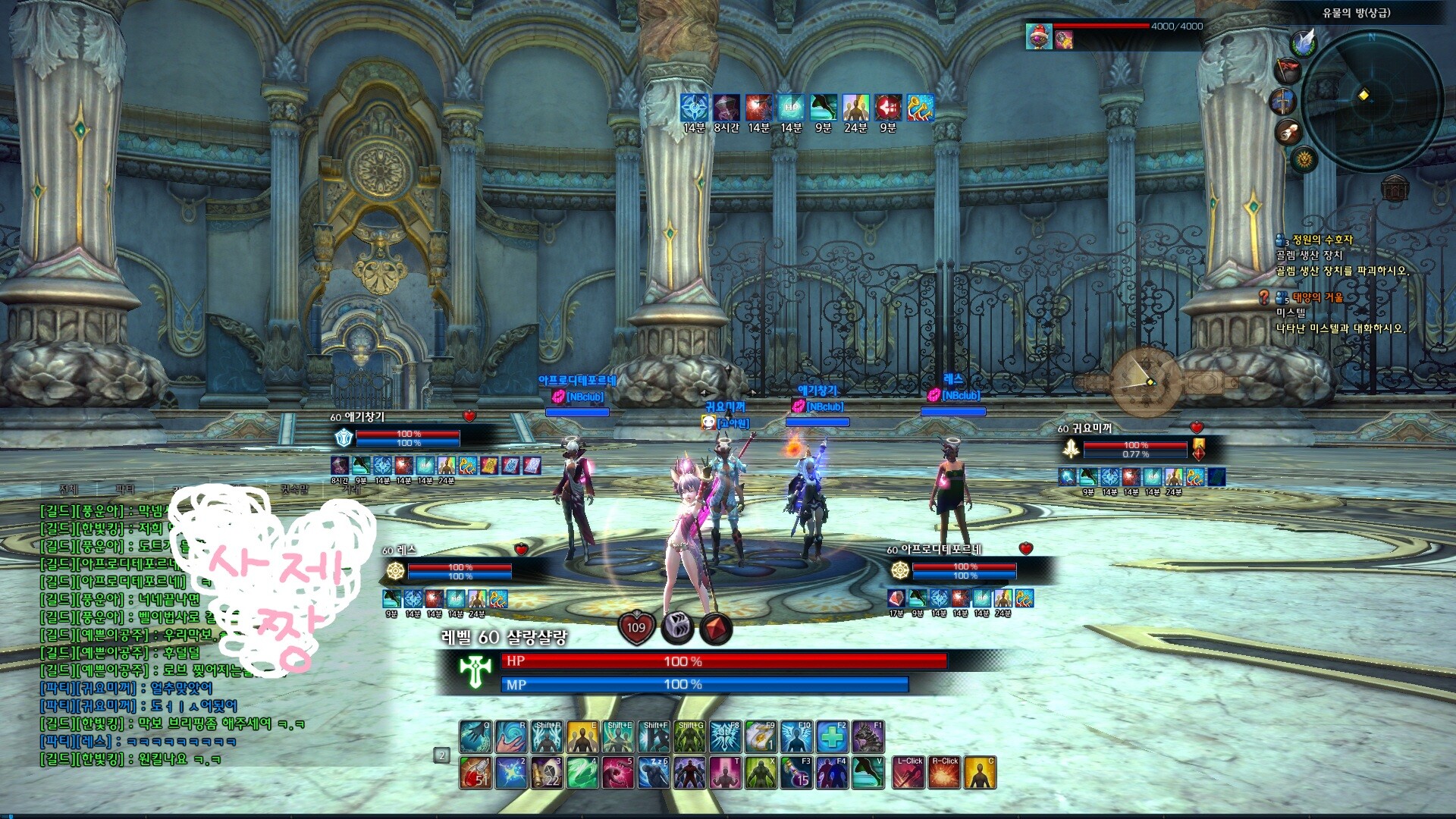Click the red flag icon beside minimap
This screenshot has height=819, width=1456.
[x=1288, y=71]
